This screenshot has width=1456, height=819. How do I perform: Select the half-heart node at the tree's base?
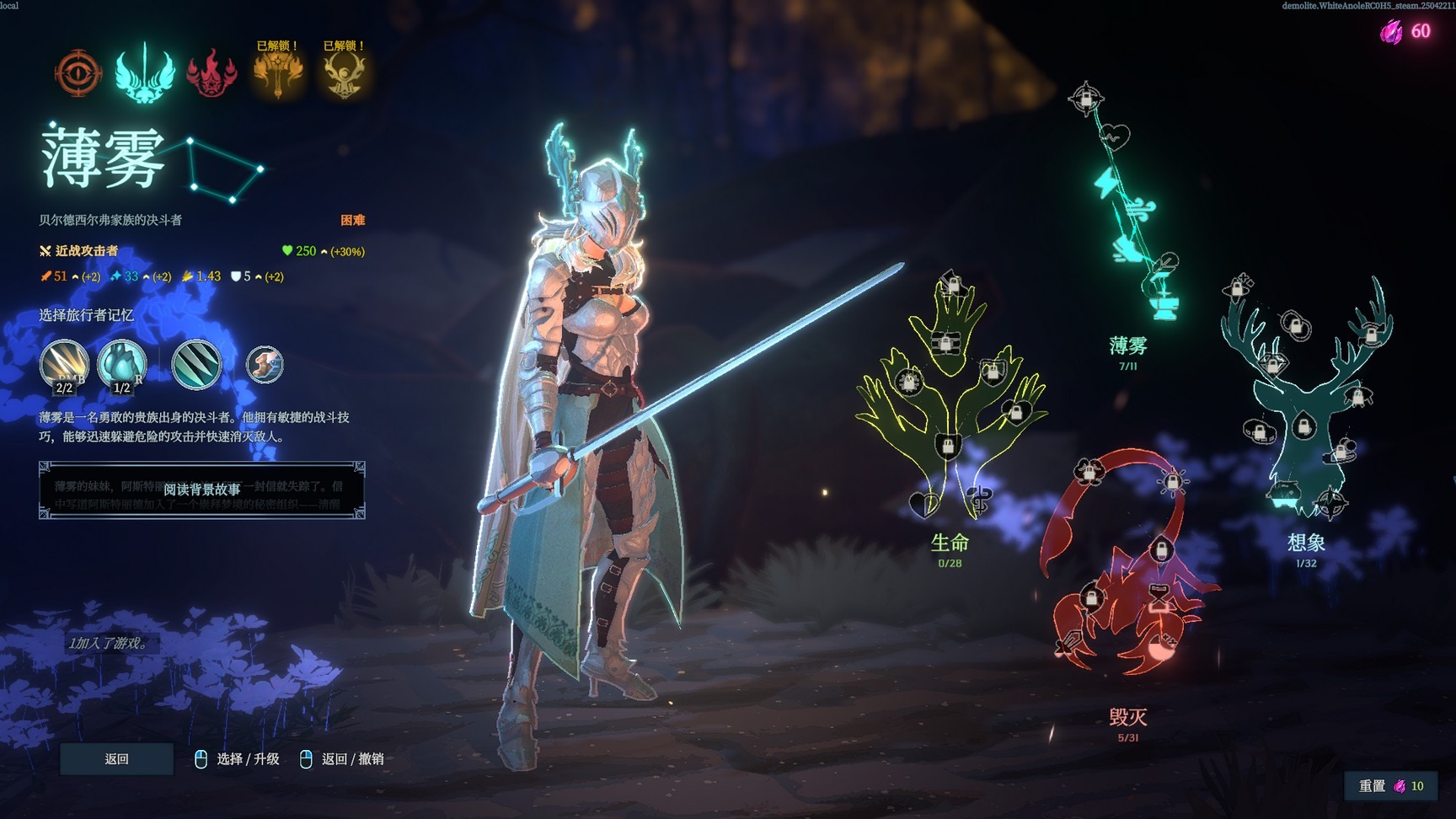click(x=924, y=504)
